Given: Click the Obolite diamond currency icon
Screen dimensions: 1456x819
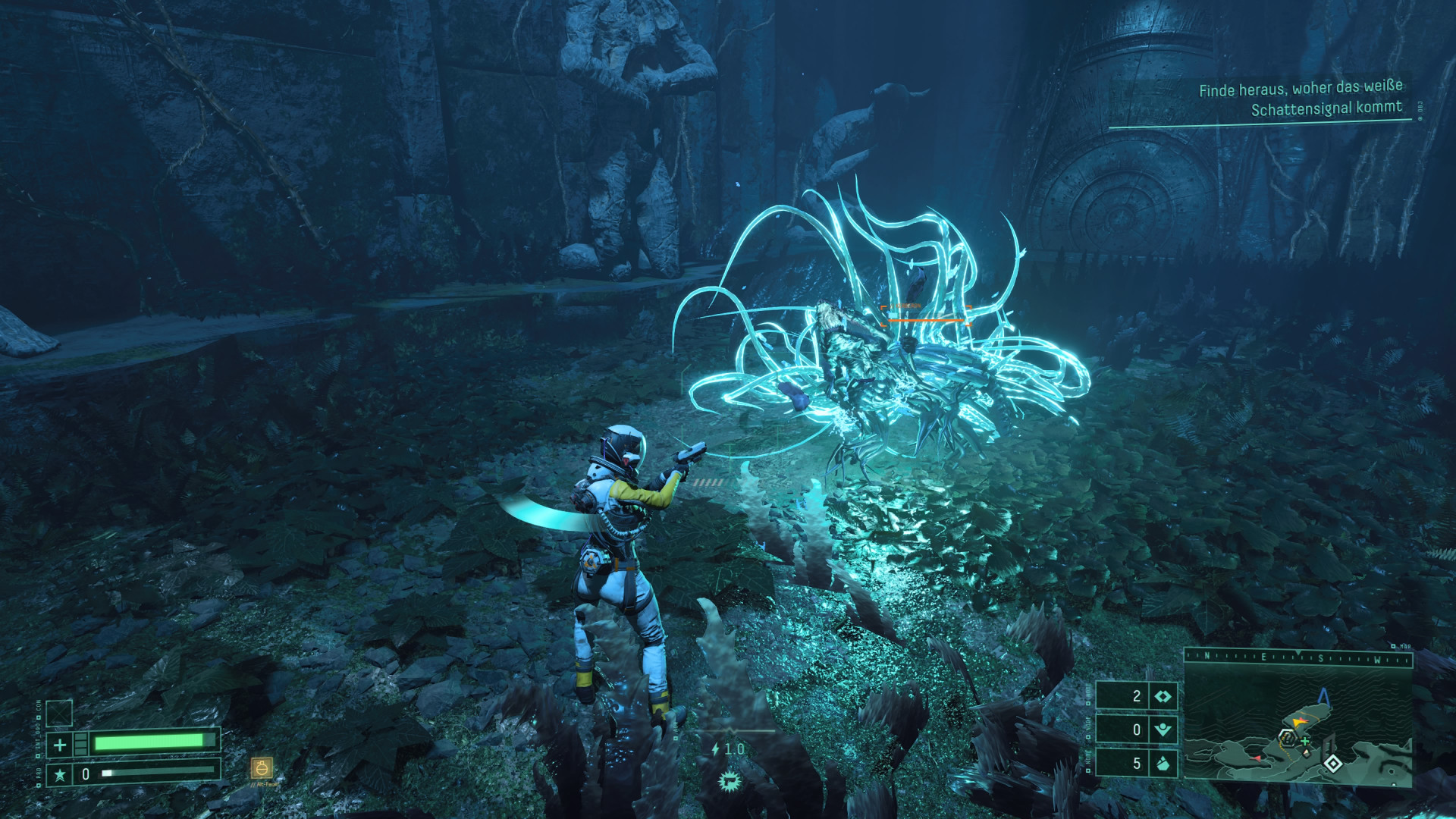Looking at the screenshot, I should (x=1163, y=697).
